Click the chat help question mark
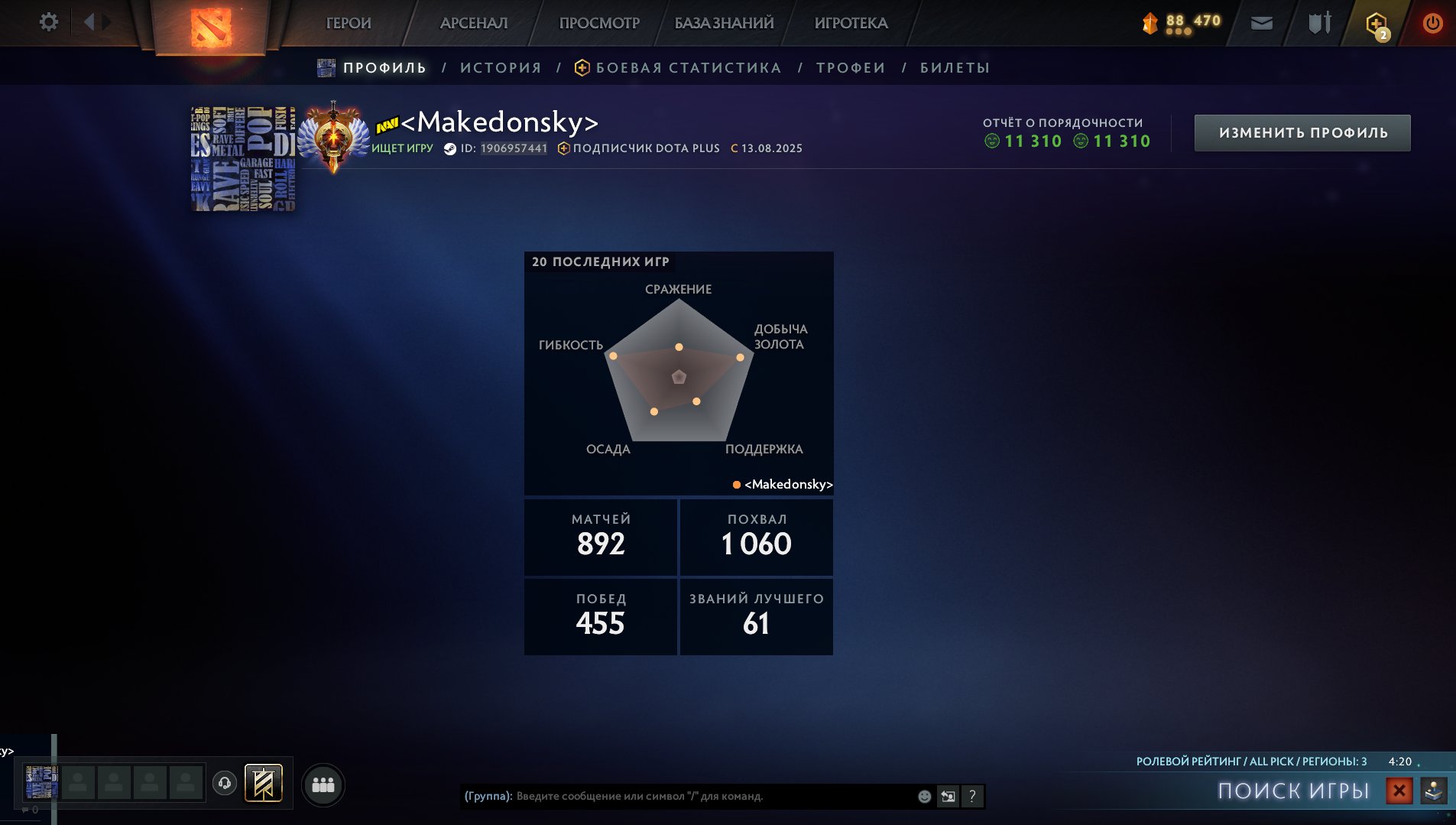 point(972,796)
